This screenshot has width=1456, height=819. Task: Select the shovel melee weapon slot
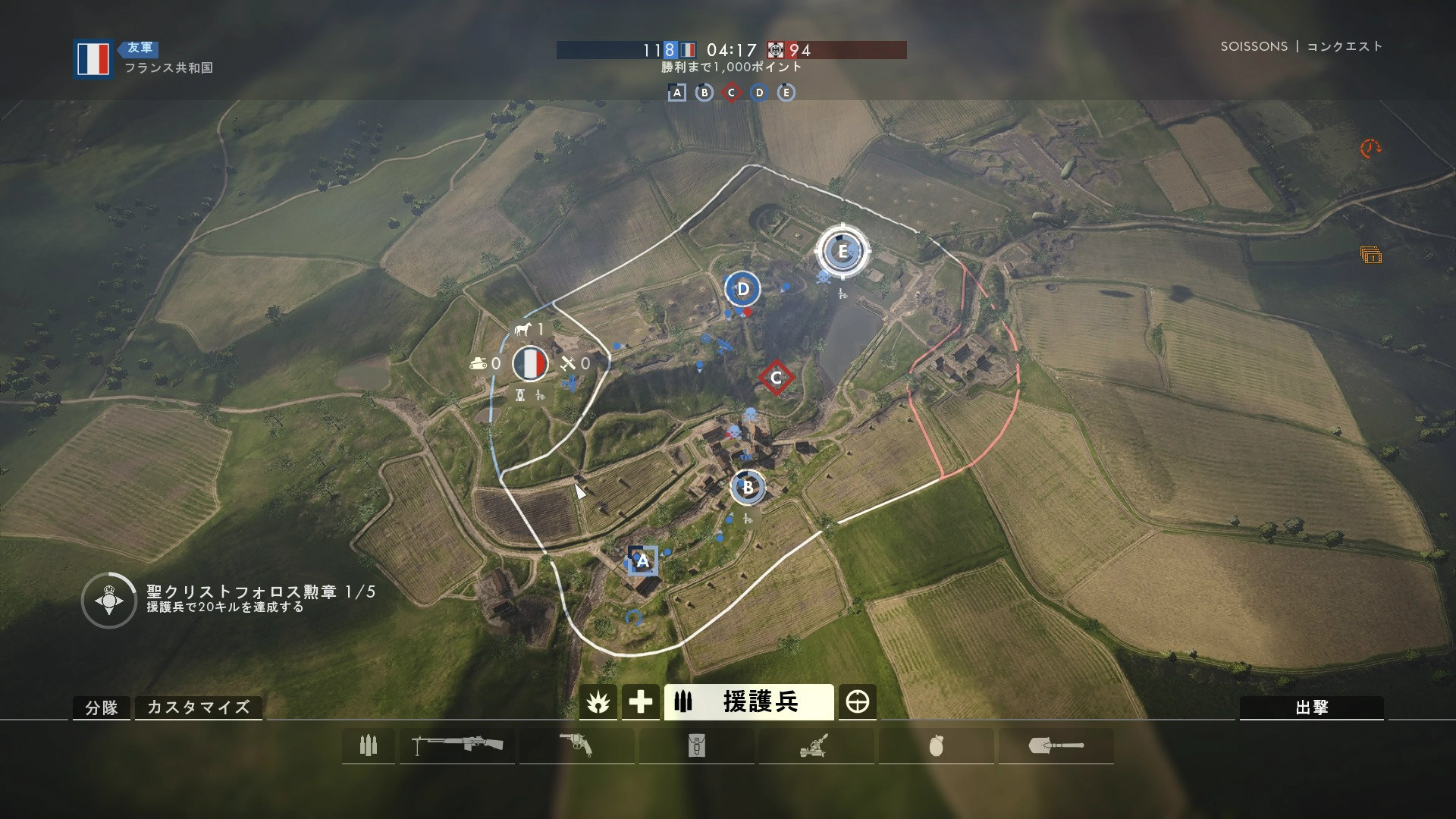[1056, 746]
